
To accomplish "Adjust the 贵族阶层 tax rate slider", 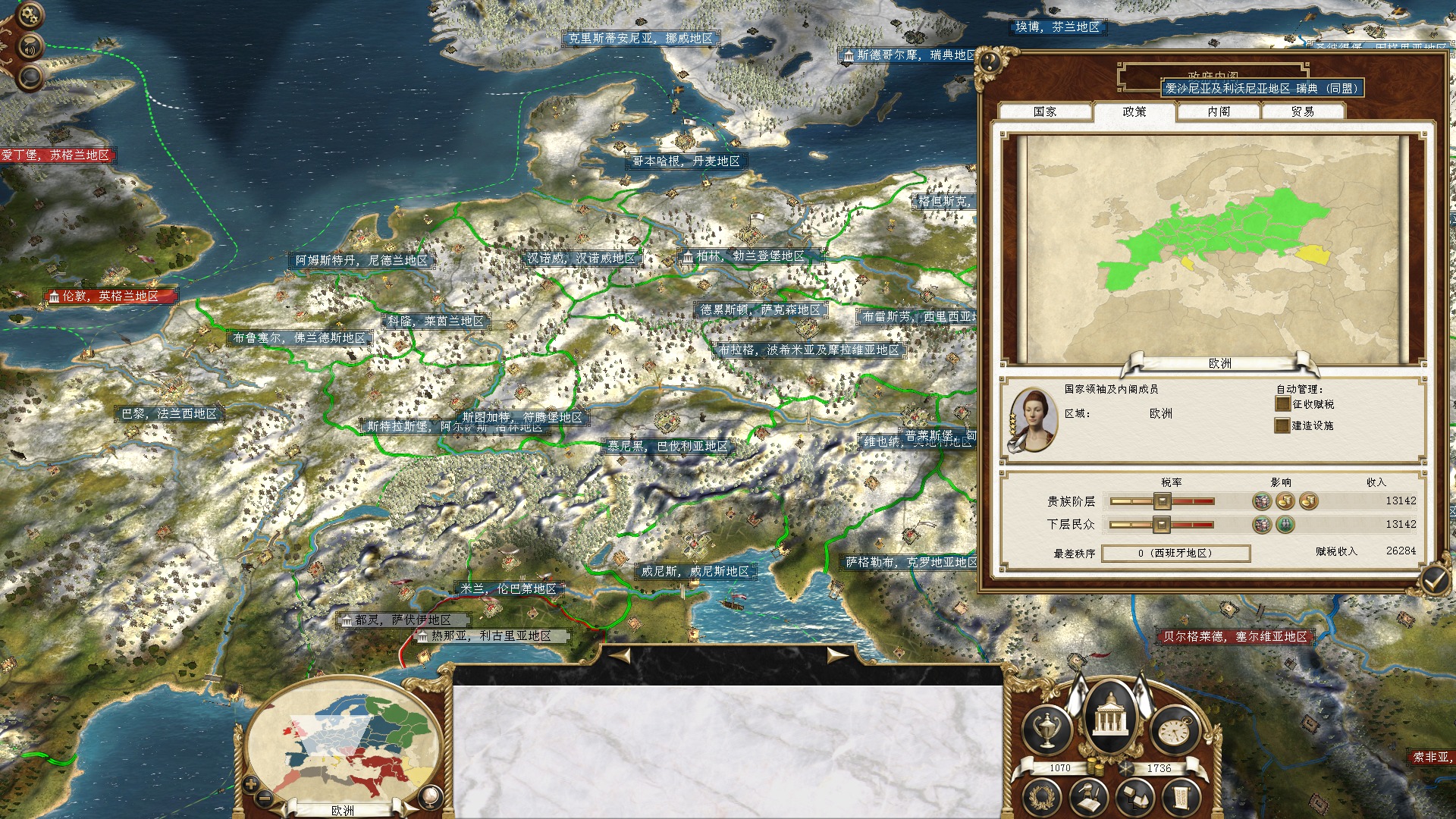I will 1162,500.
